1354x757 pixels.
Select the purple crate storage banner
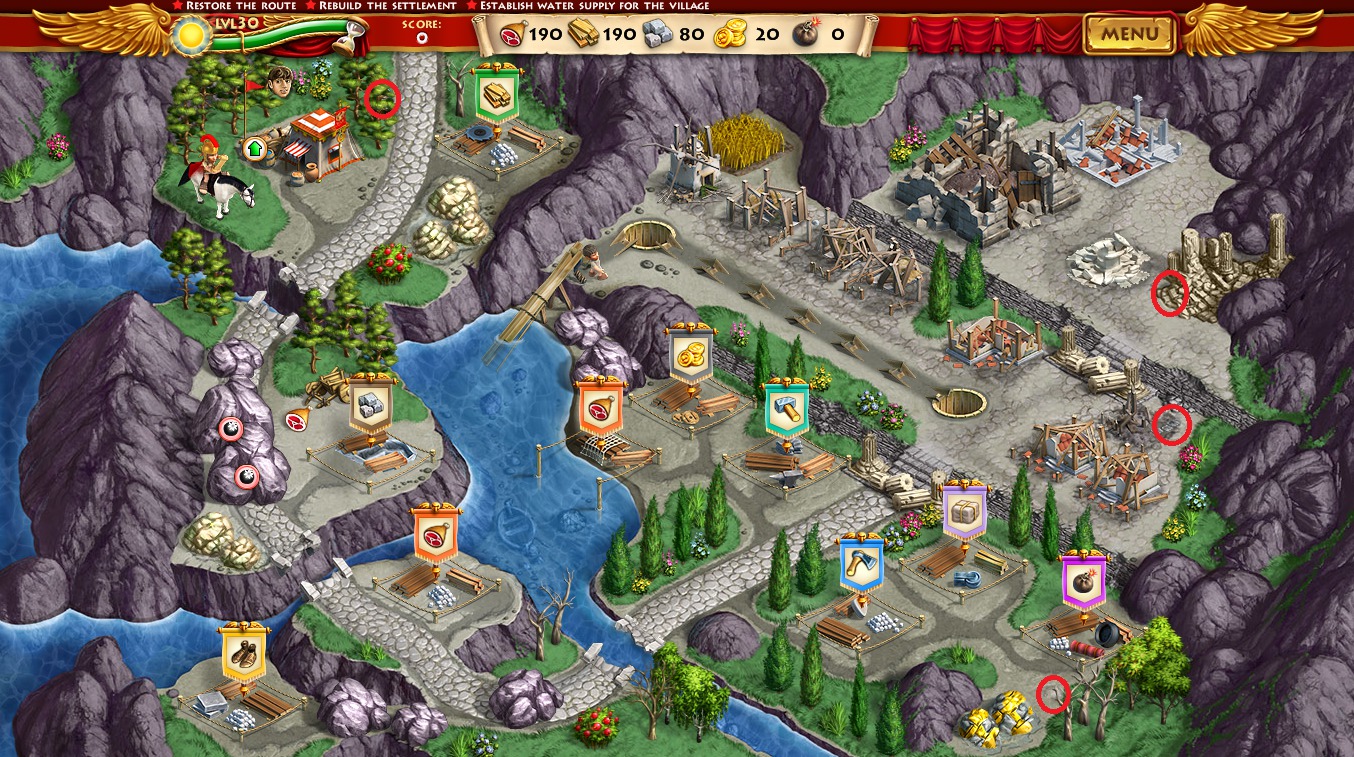tap(964, 510)
